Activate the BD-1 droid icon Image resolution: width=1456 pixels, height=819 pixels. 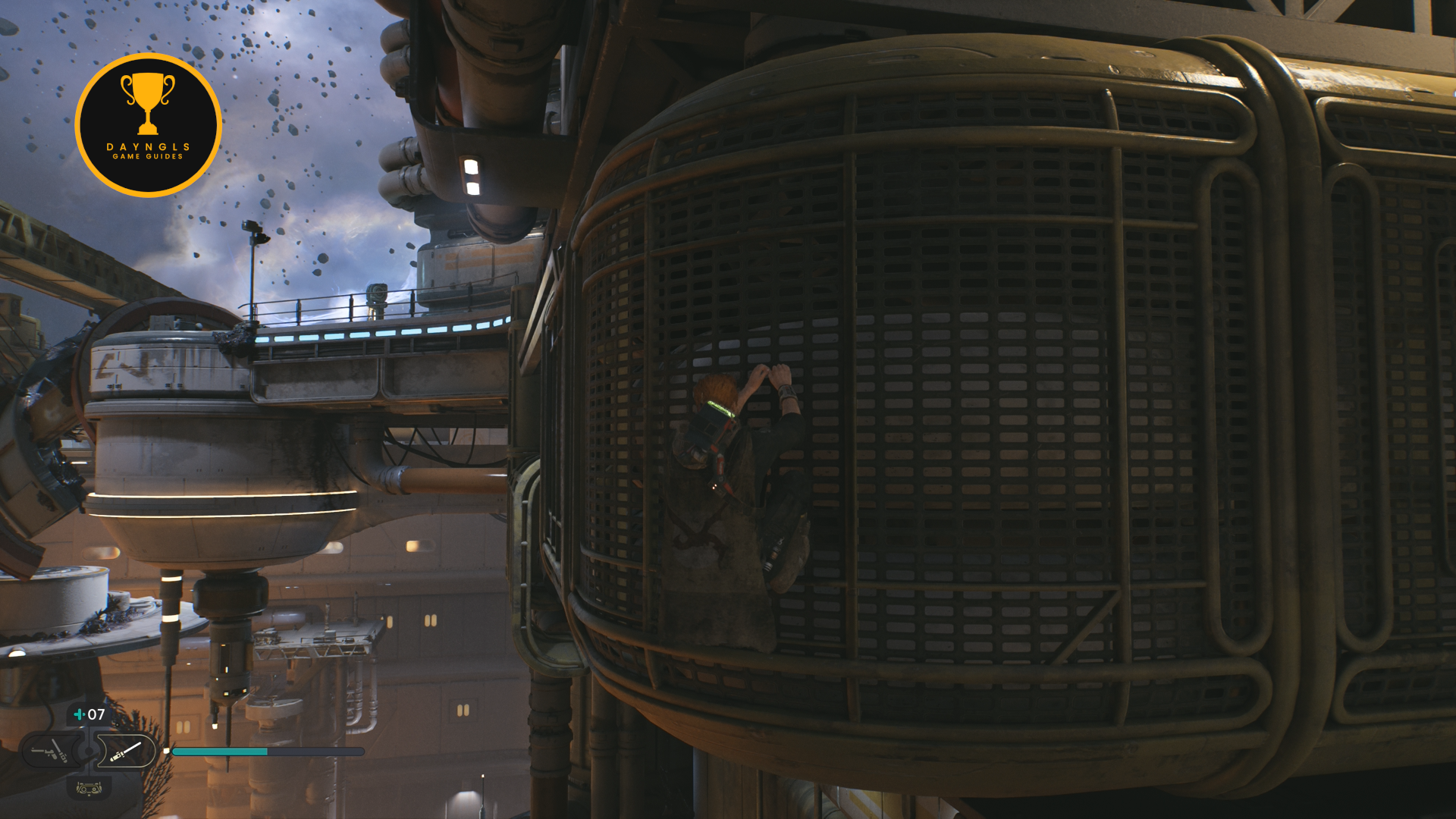(89, 789)
